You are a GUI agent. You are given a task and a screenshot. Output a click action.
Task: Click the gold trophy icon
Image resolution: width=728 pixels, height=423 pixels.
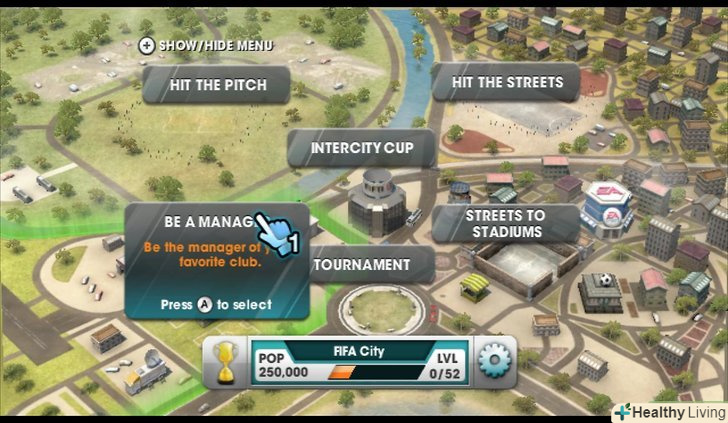225,363
